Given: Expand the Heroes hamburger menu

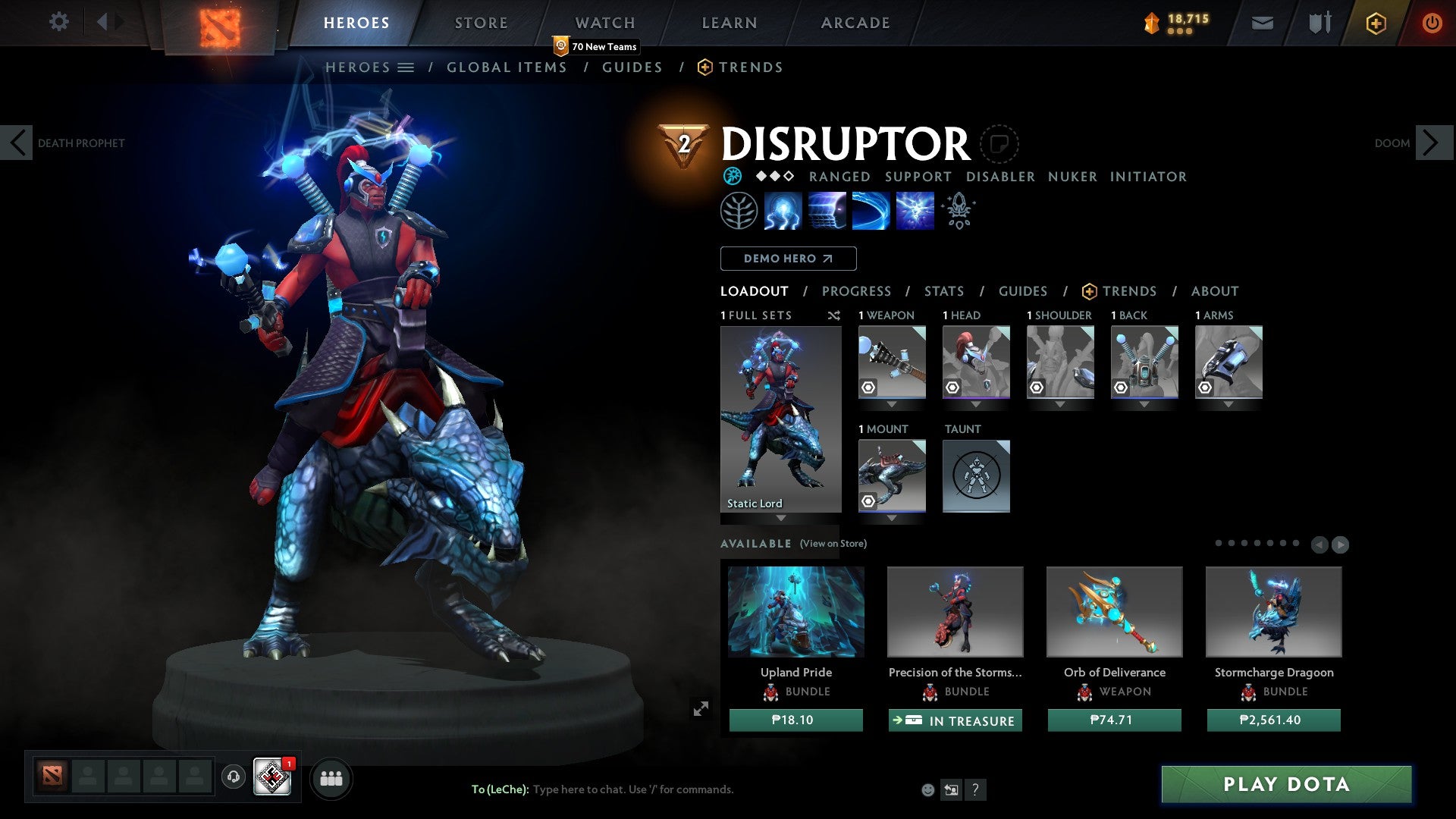Looking at the screenshot, I should pyautogui.click(x=406, y=67).
